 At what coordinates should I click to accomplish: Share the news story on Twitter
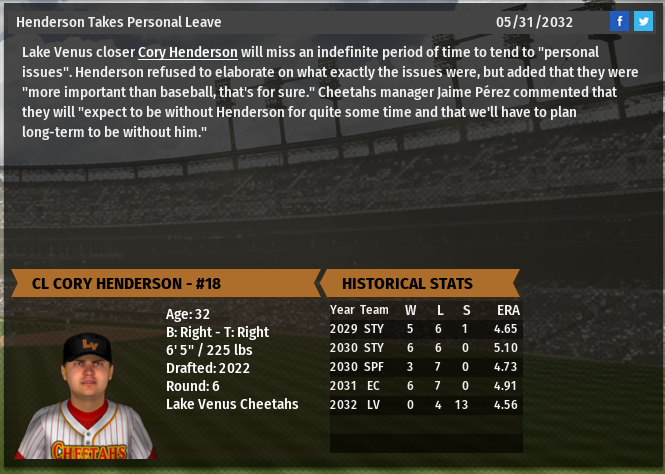(x=643, y=21)
